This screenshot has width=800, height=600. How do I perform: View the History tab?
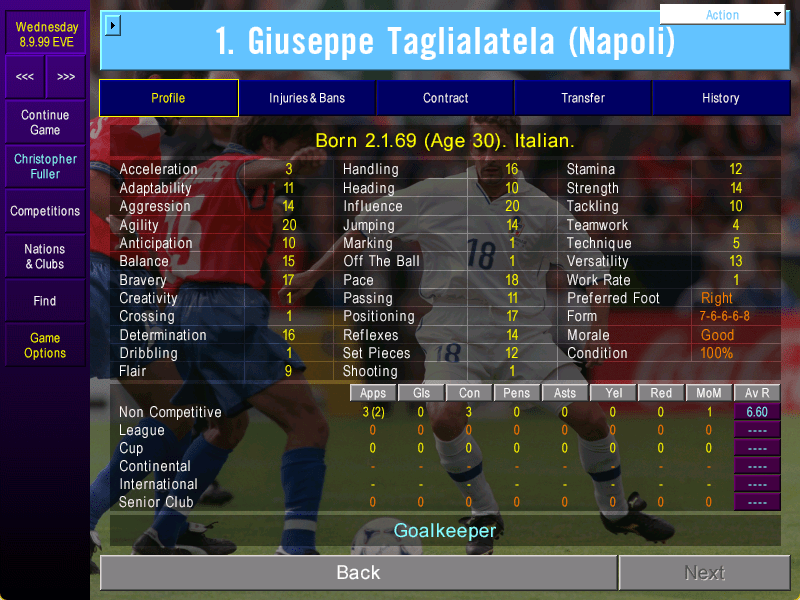pyautogui.click(x=720, y=98)
